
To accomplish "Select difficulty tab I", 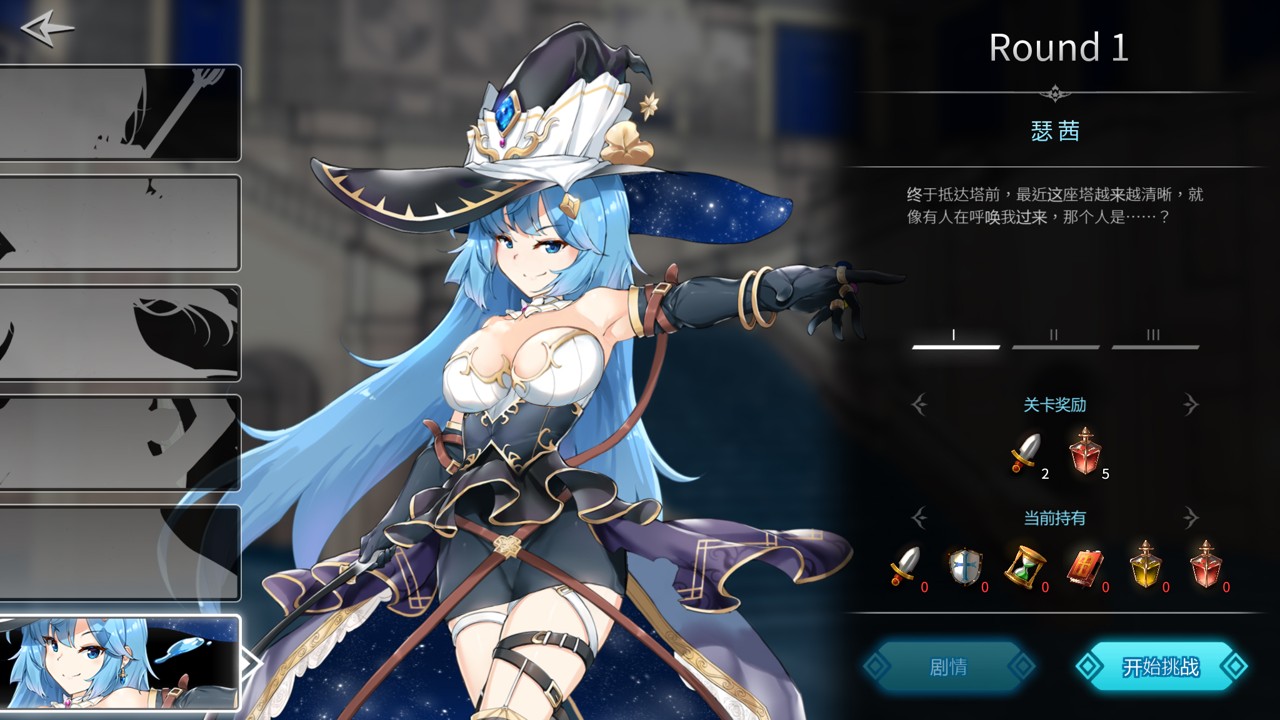I will 955,338.
